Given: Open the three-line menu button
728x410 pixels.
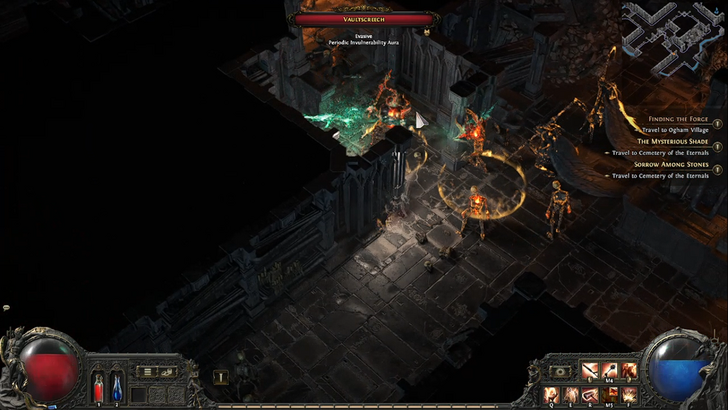Looking at the screenshot, I should 148,371.
